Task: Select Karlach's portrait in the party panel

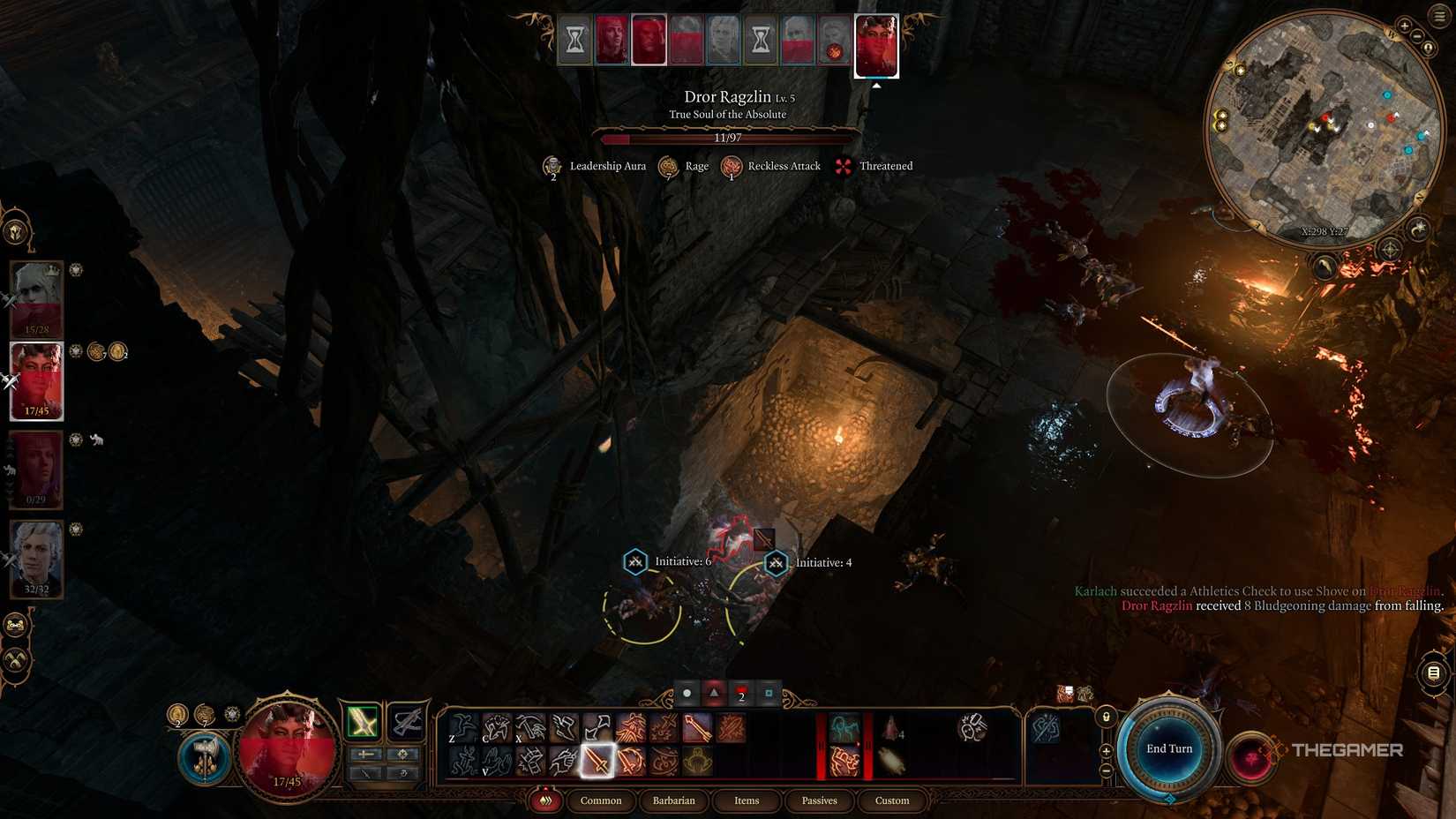Action: (x=35, y=381)
